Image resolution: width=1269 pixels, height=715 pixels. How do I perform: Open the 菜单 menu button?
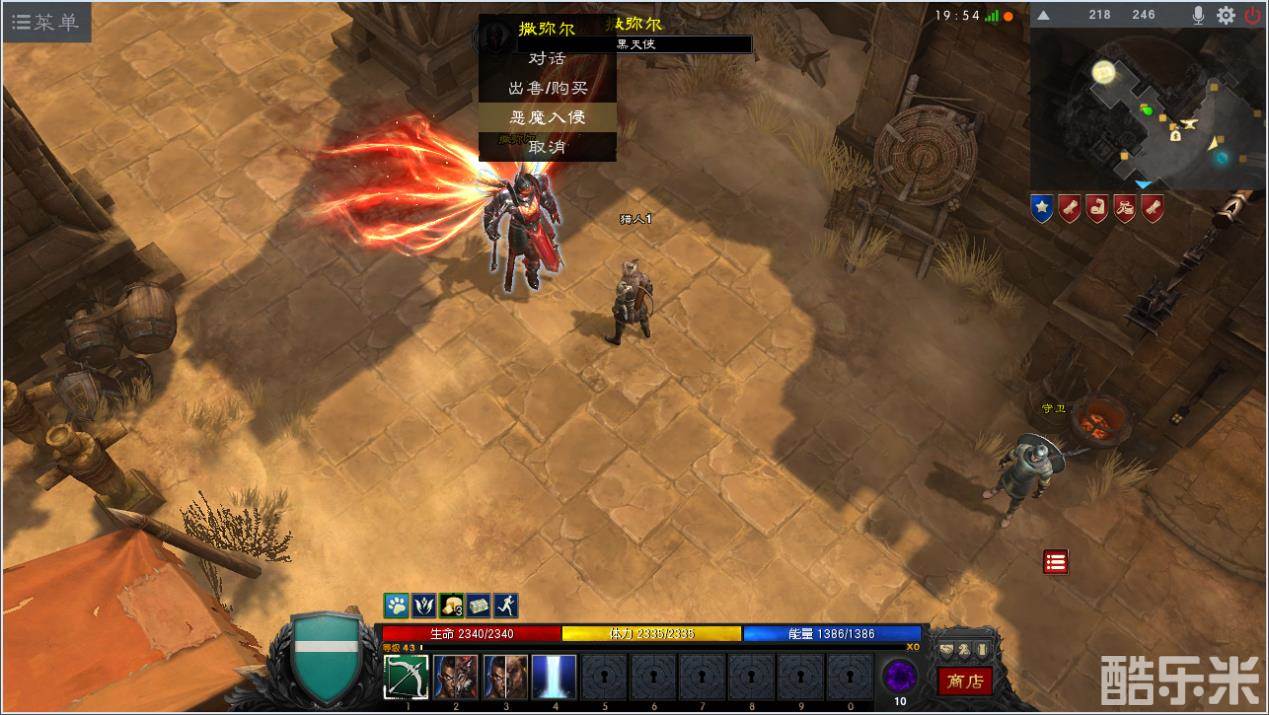[46, 22]
